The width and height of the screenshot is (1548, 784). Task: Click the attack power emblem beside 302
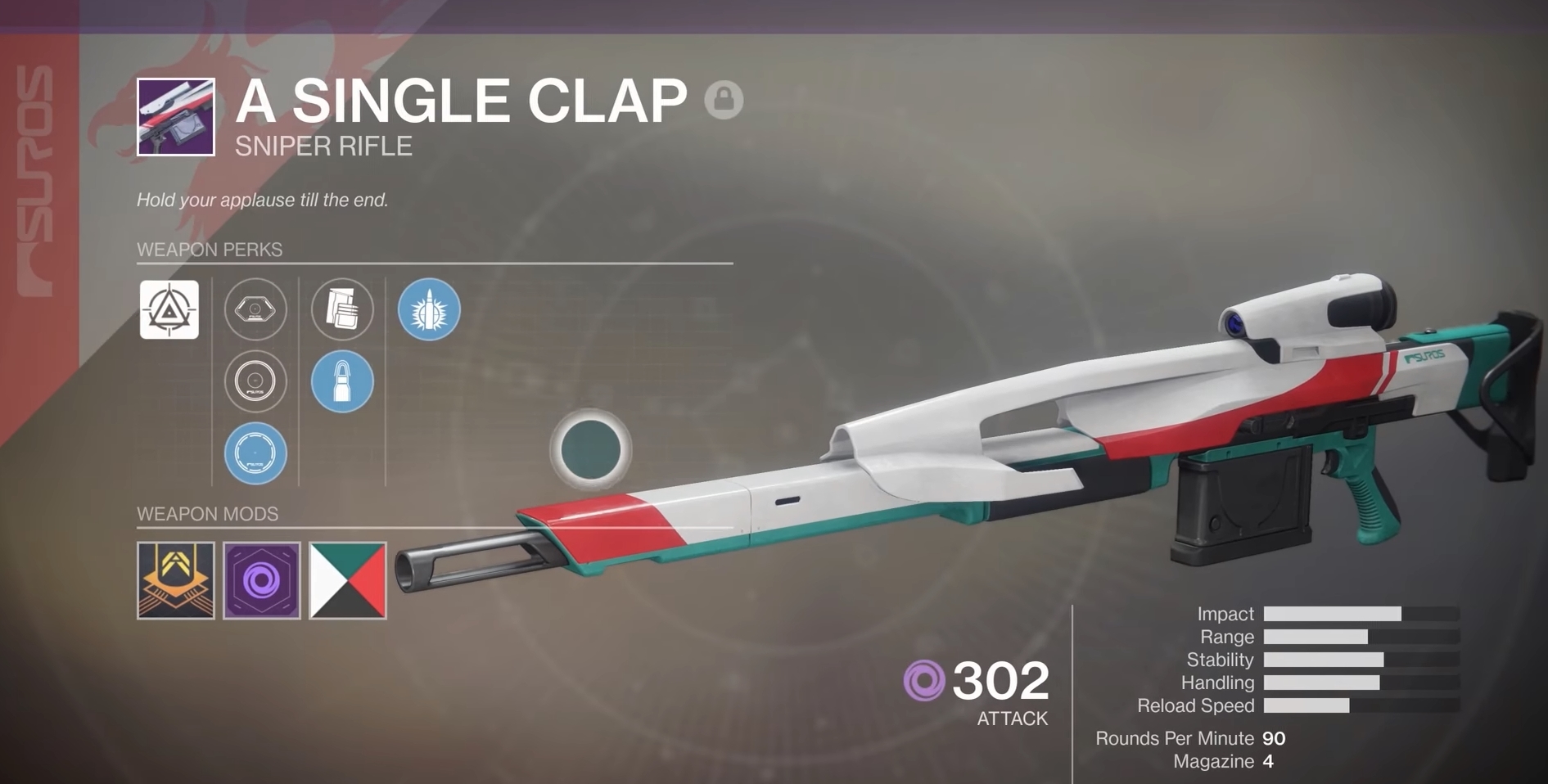923,680
